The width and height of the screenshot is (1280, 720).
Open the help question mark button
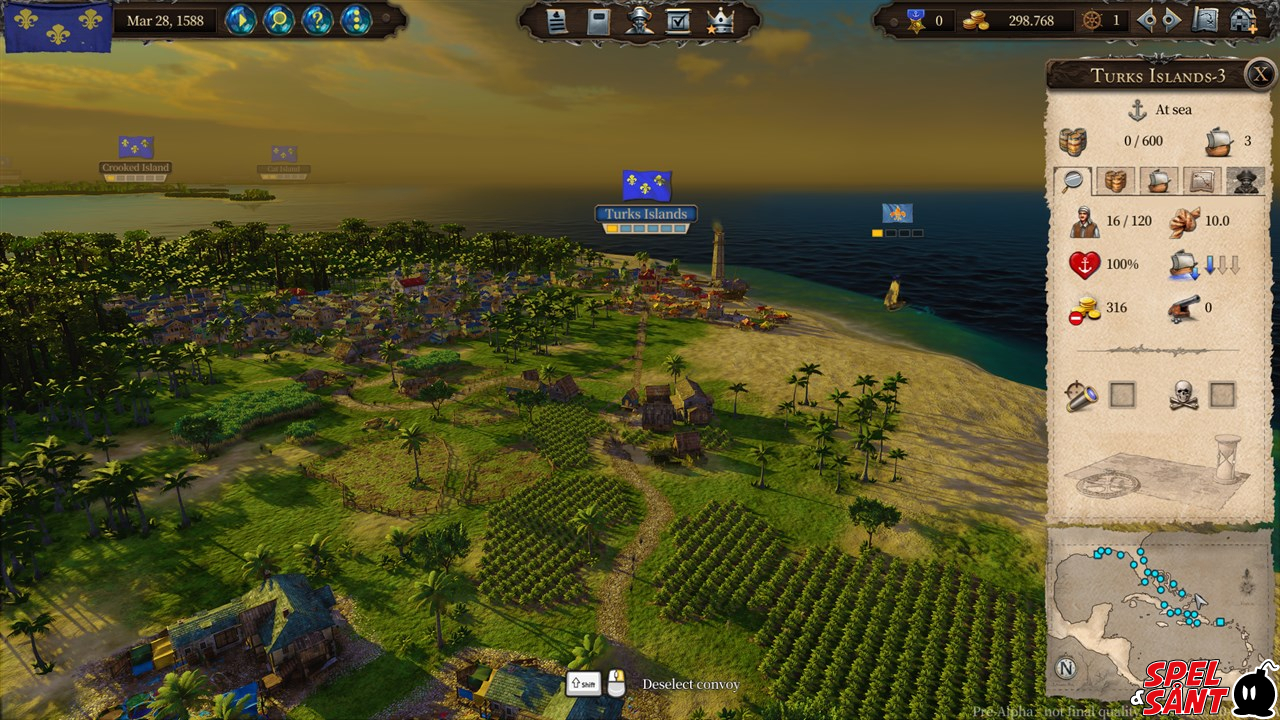(317, 20)
